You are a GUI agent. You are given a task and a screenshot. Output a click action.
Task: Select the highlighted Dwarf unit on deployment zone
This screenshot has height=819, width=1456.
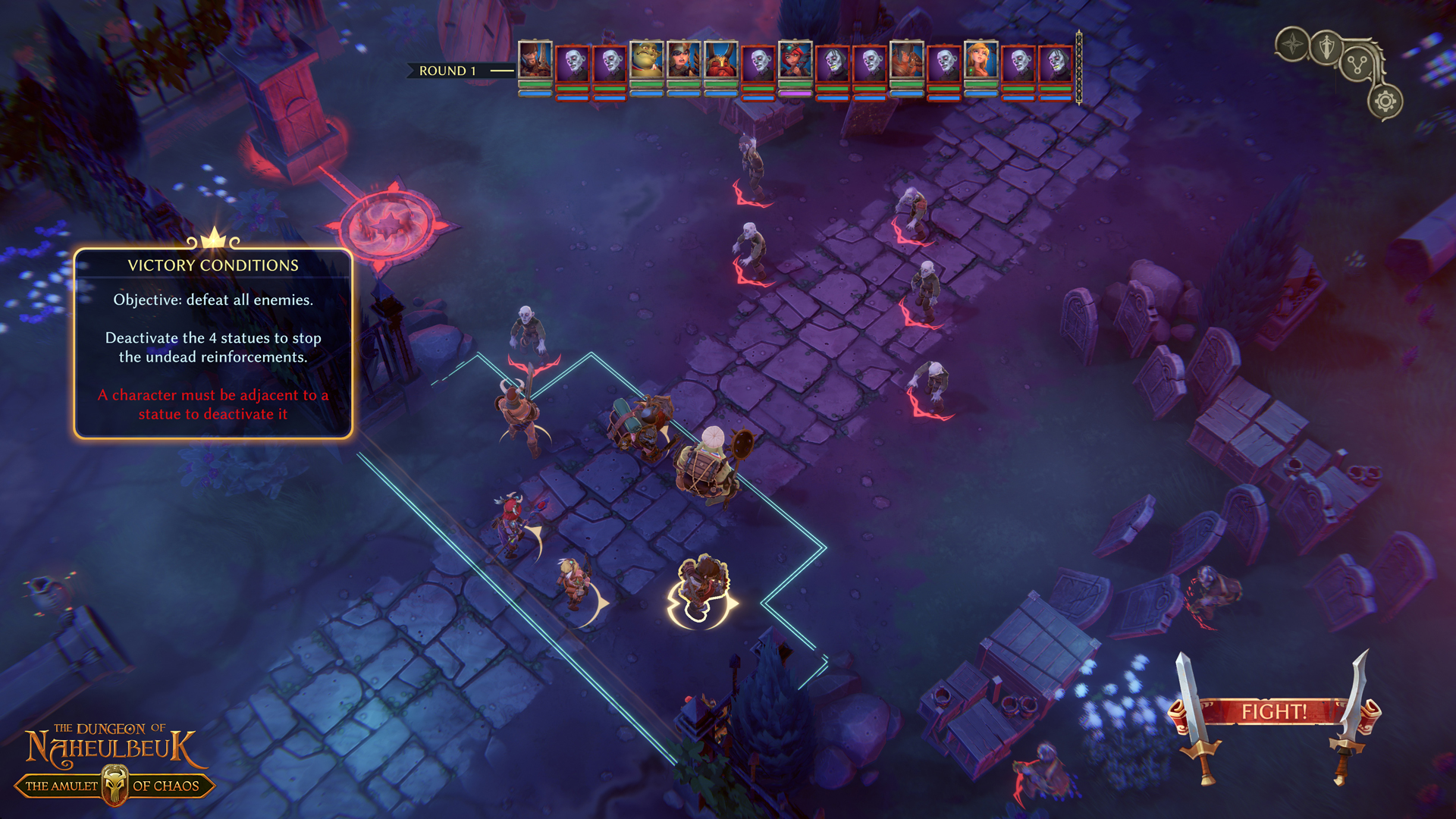tap(701, 591)
